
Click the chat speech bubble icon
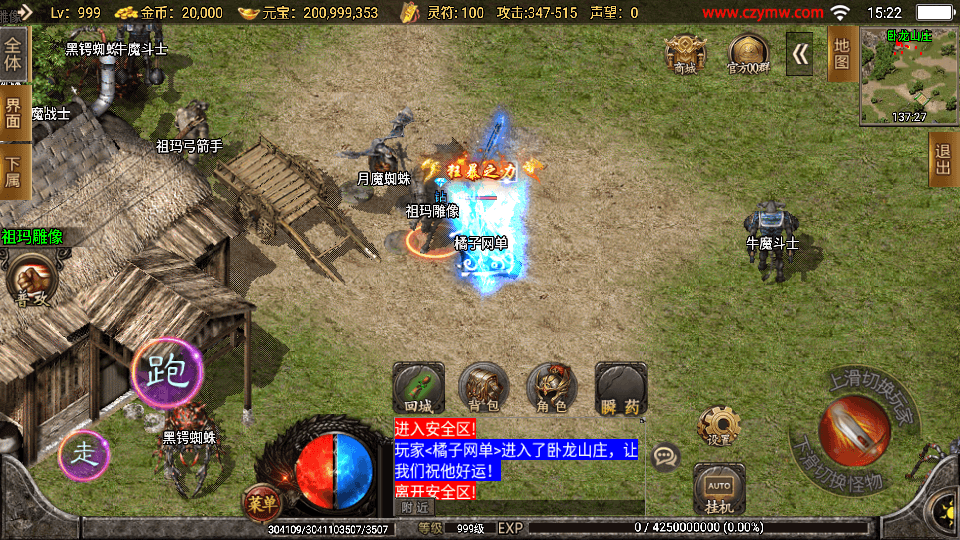click(x=665, y=457)
